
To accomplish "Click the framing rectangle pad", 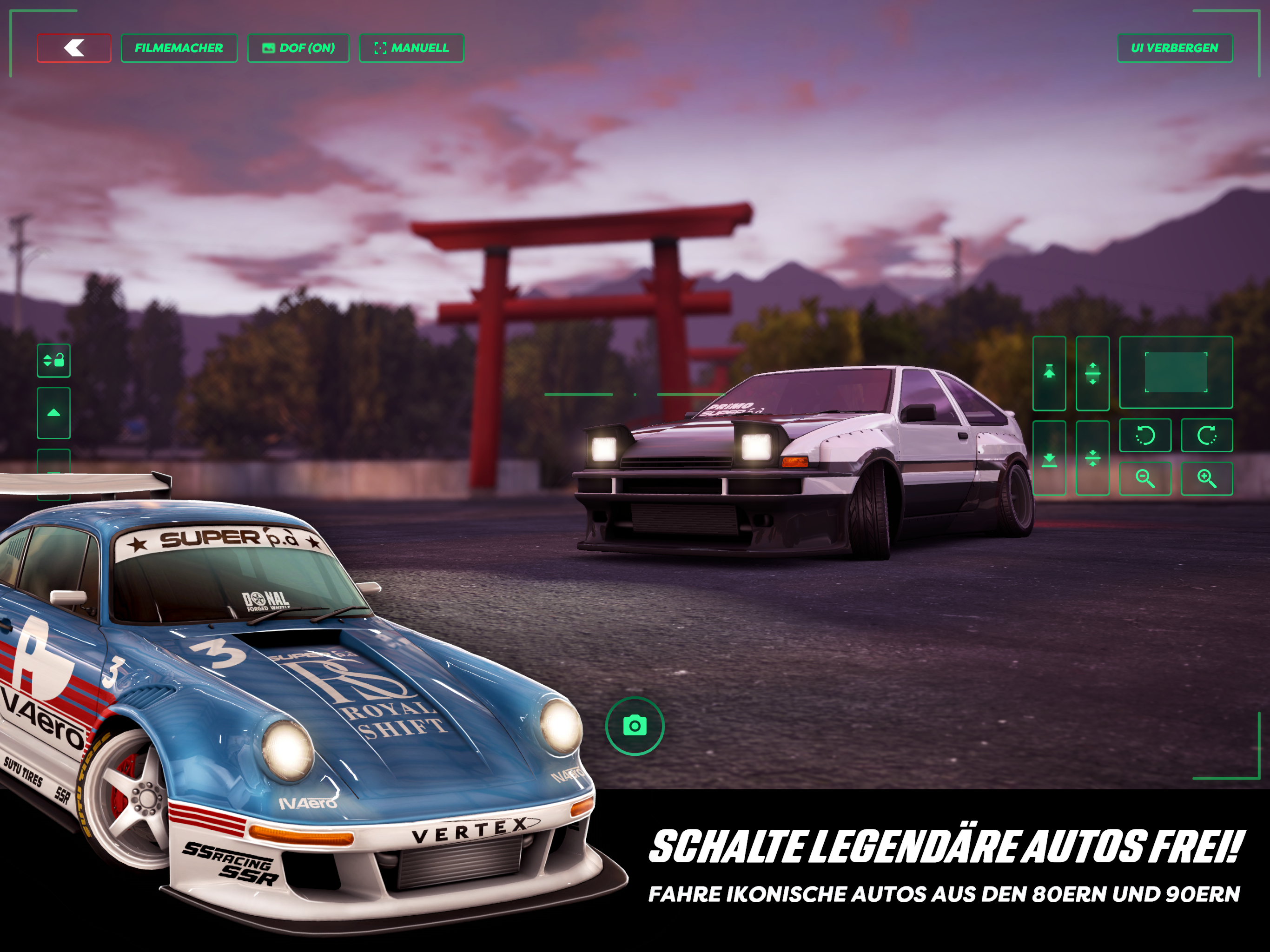I will click(1176, 373).
